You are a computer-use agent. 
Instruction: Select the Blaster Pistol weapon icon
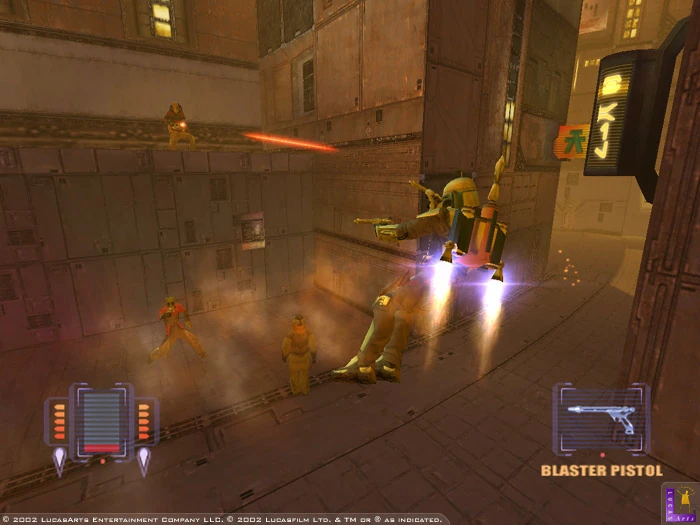601,419
